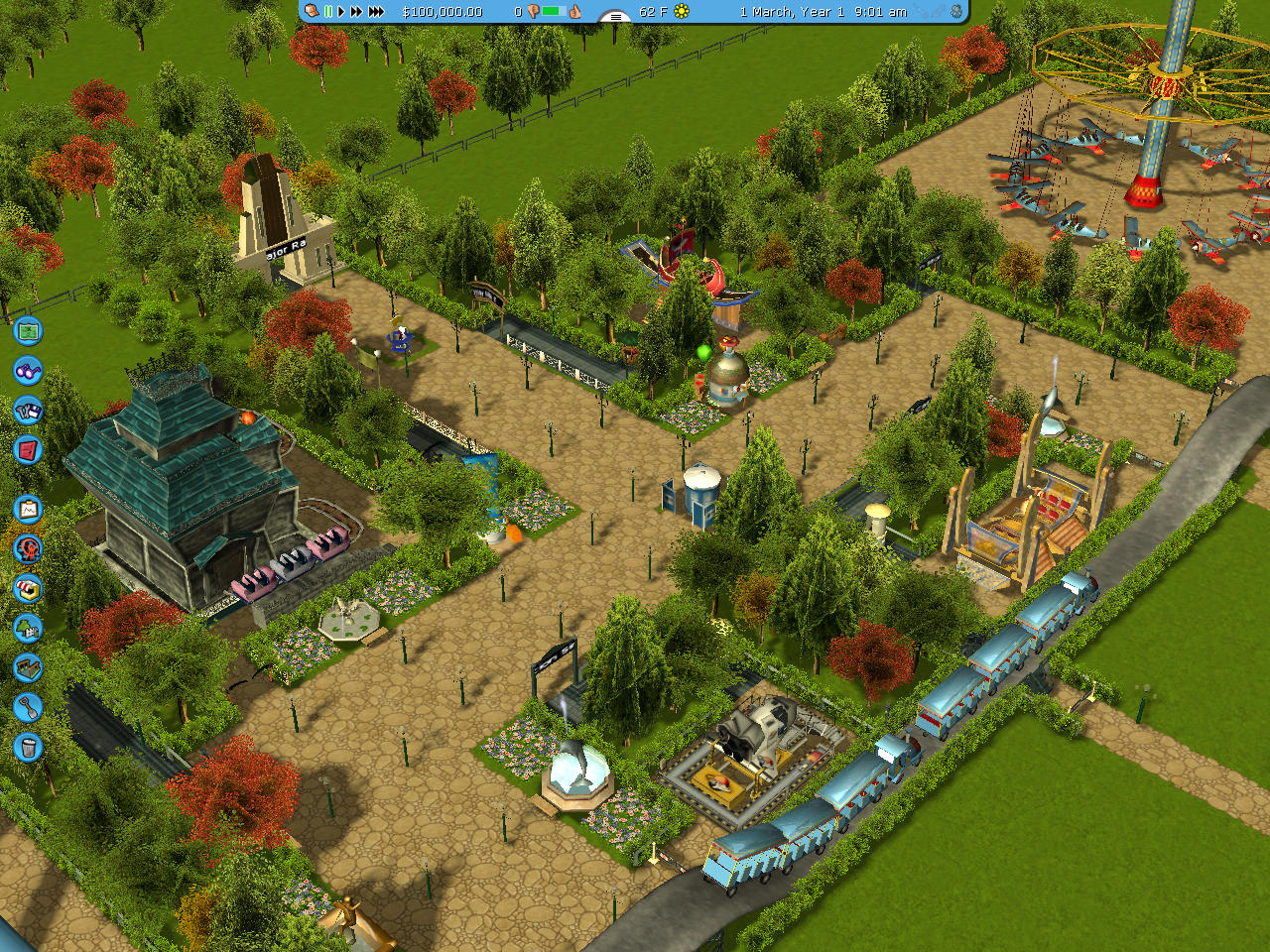
Task: Select the terrain shovel tool
Action: (28, 707)
